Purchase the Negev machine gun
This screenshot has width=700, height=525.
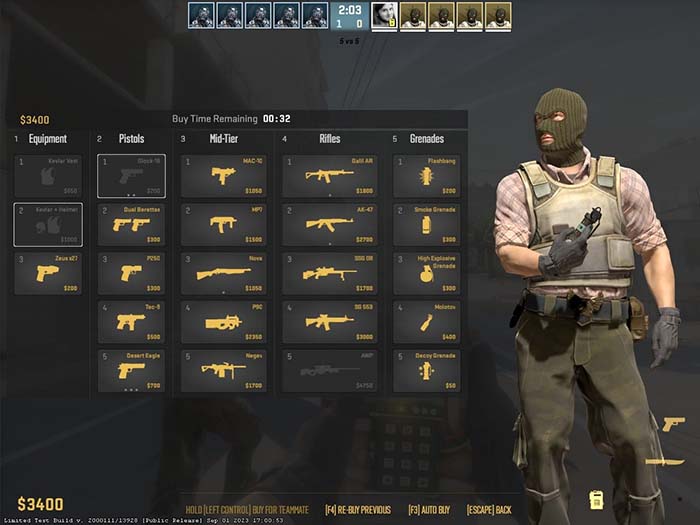click(224, 370)
